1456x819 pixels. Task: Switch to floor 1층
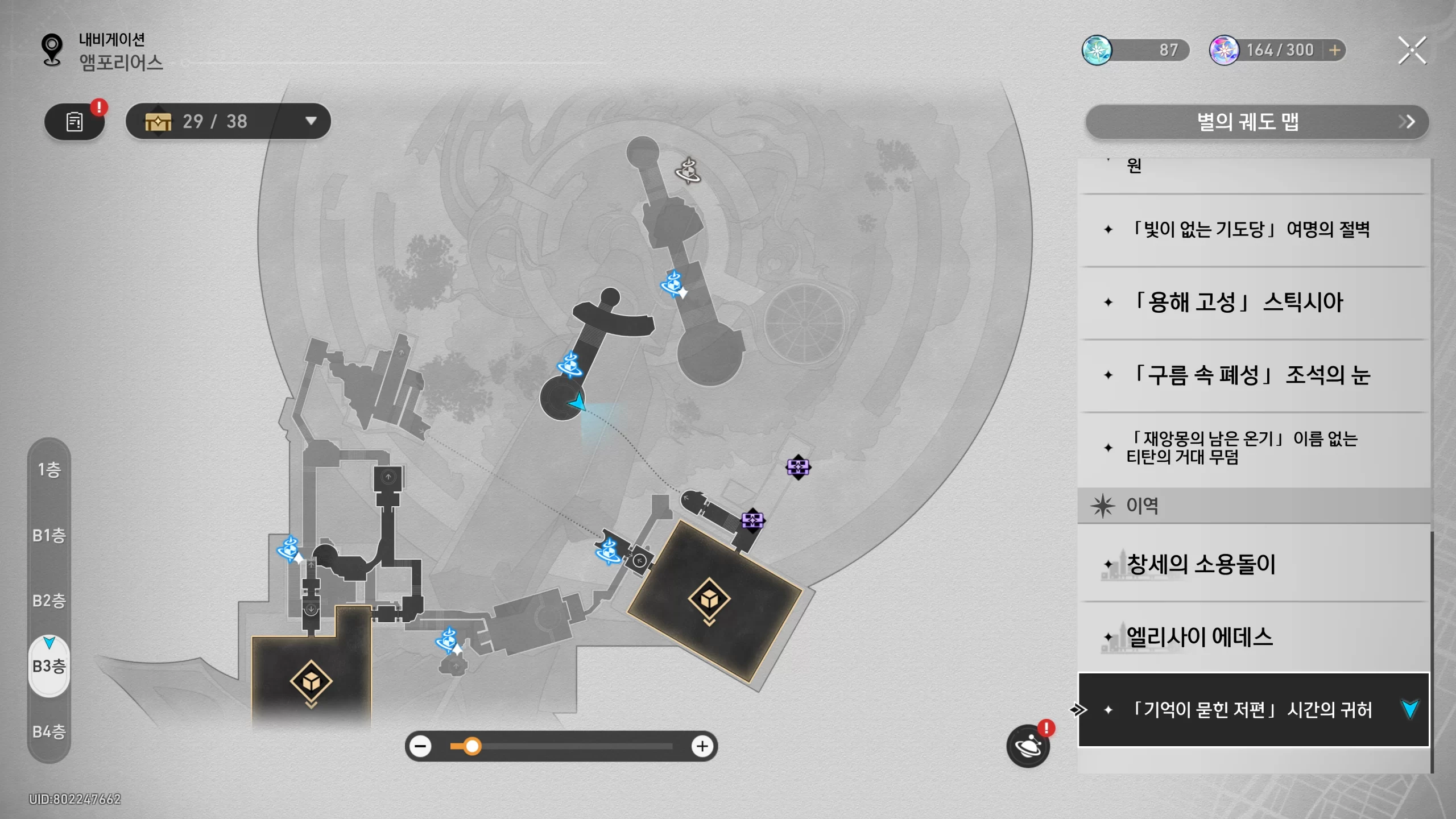49,470
